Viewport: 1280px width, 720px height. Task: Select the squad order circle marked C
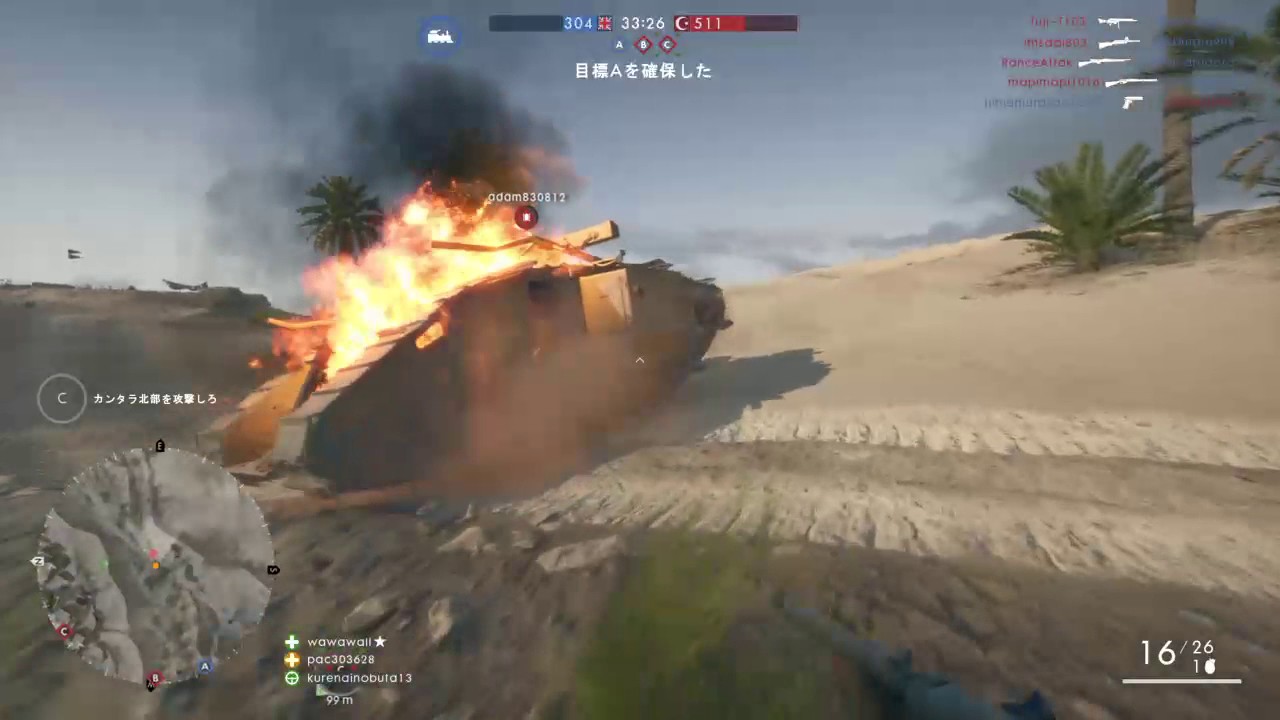(x=62, y=398)
